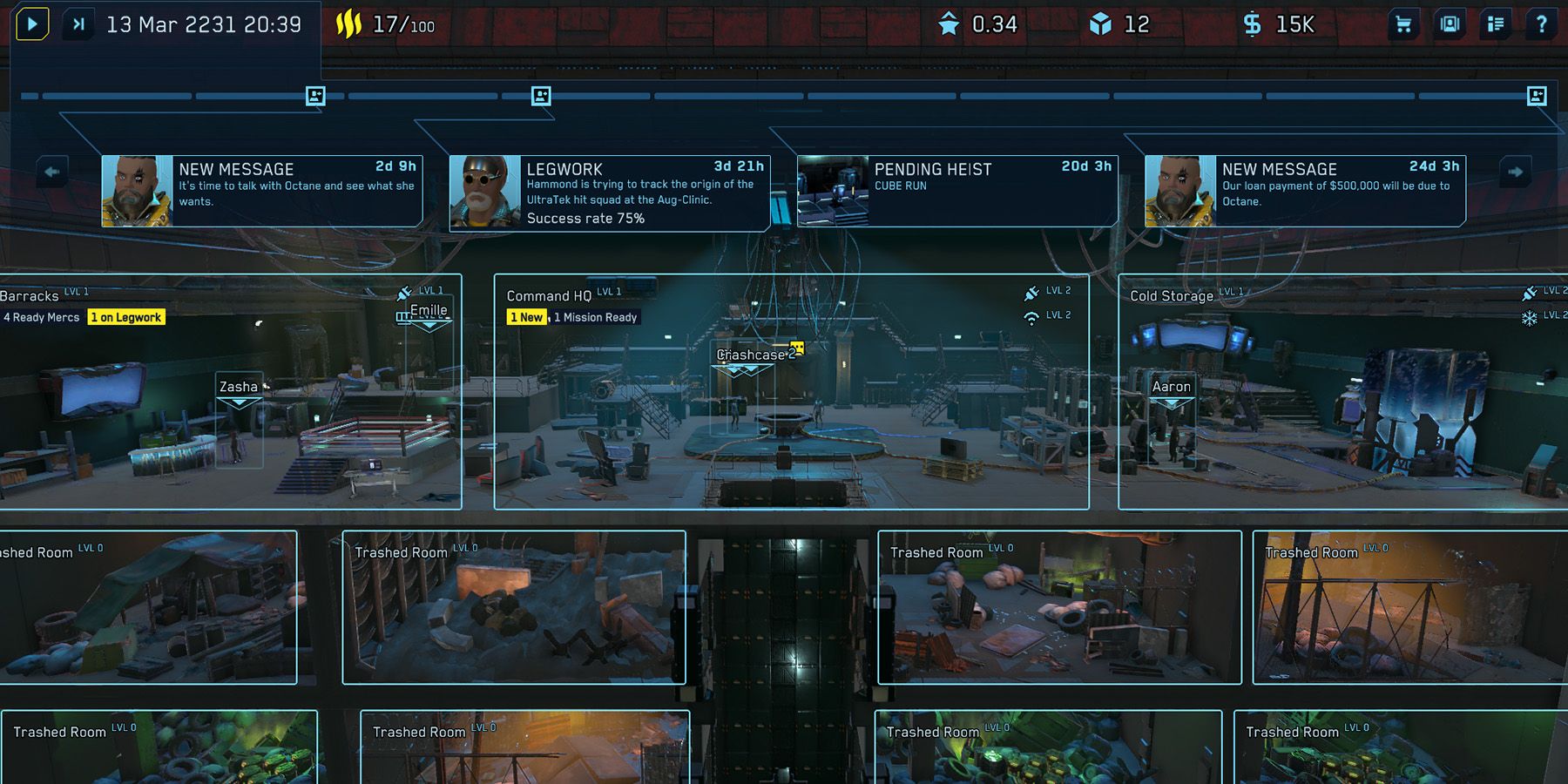Activate skip-ahead time control

78,24
